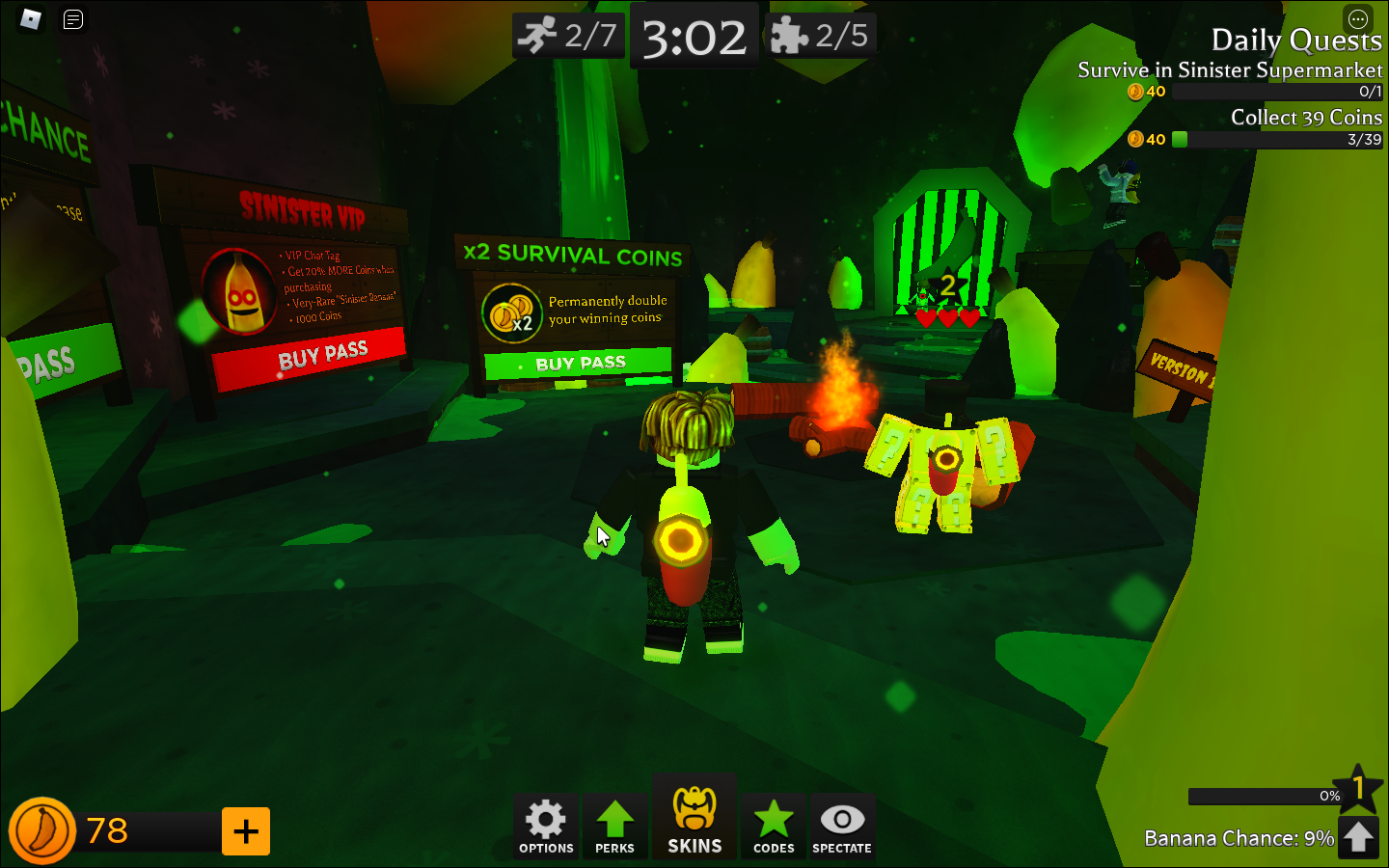Select the Survive in Sinister Supermarket quest
The height and width of the screenshot is (868, 1389).
[1229, 70]
